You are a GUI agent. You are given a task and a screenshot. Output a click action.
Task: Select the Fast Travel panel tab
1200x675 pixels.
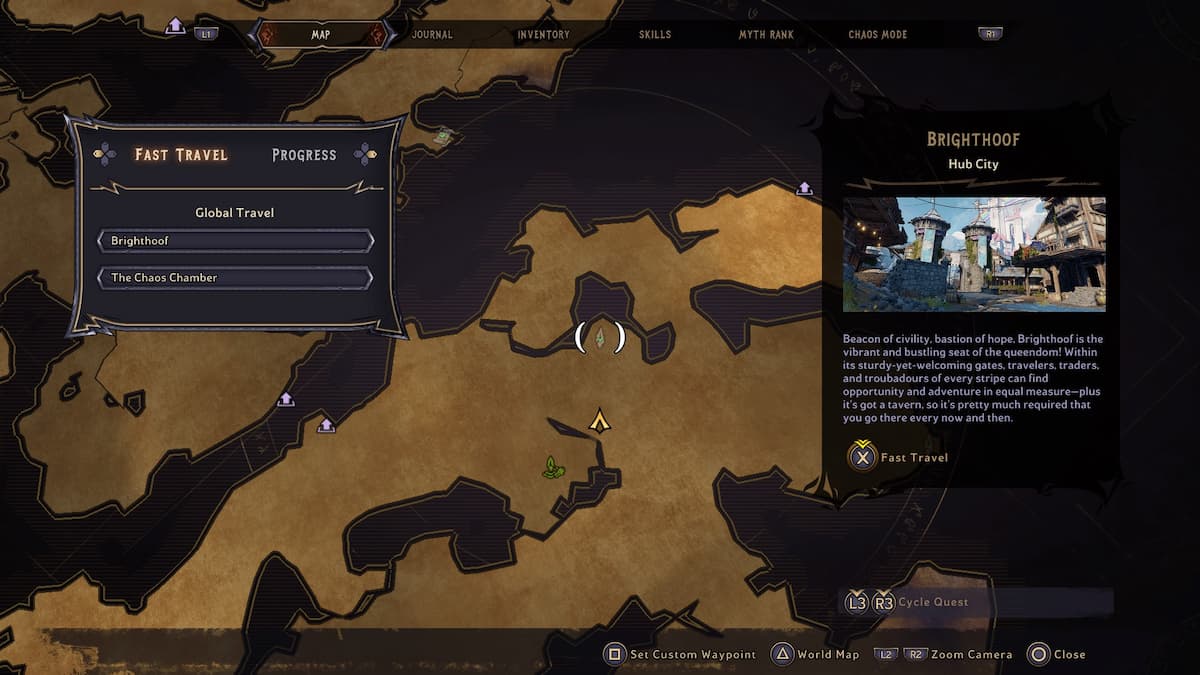[181, 155]
